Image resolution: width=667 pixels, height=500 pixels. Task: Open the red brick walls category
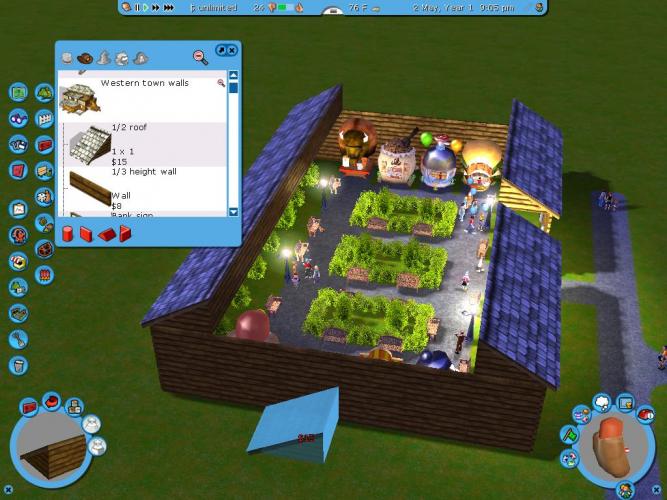44,144
